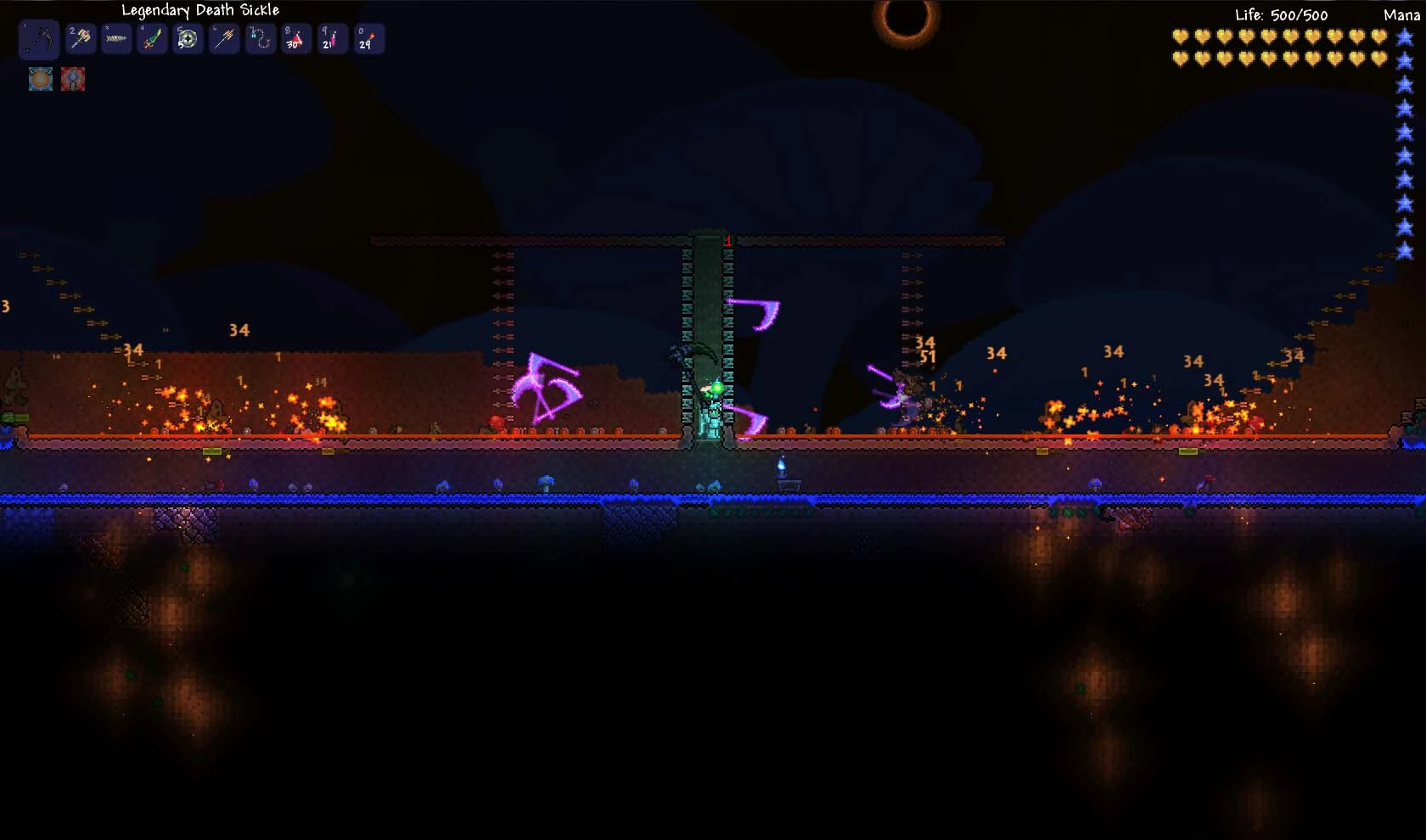Viewport: 1426px width, 840px height.
Task: Click the red-bordered buff icon
Action: (73, 79)
